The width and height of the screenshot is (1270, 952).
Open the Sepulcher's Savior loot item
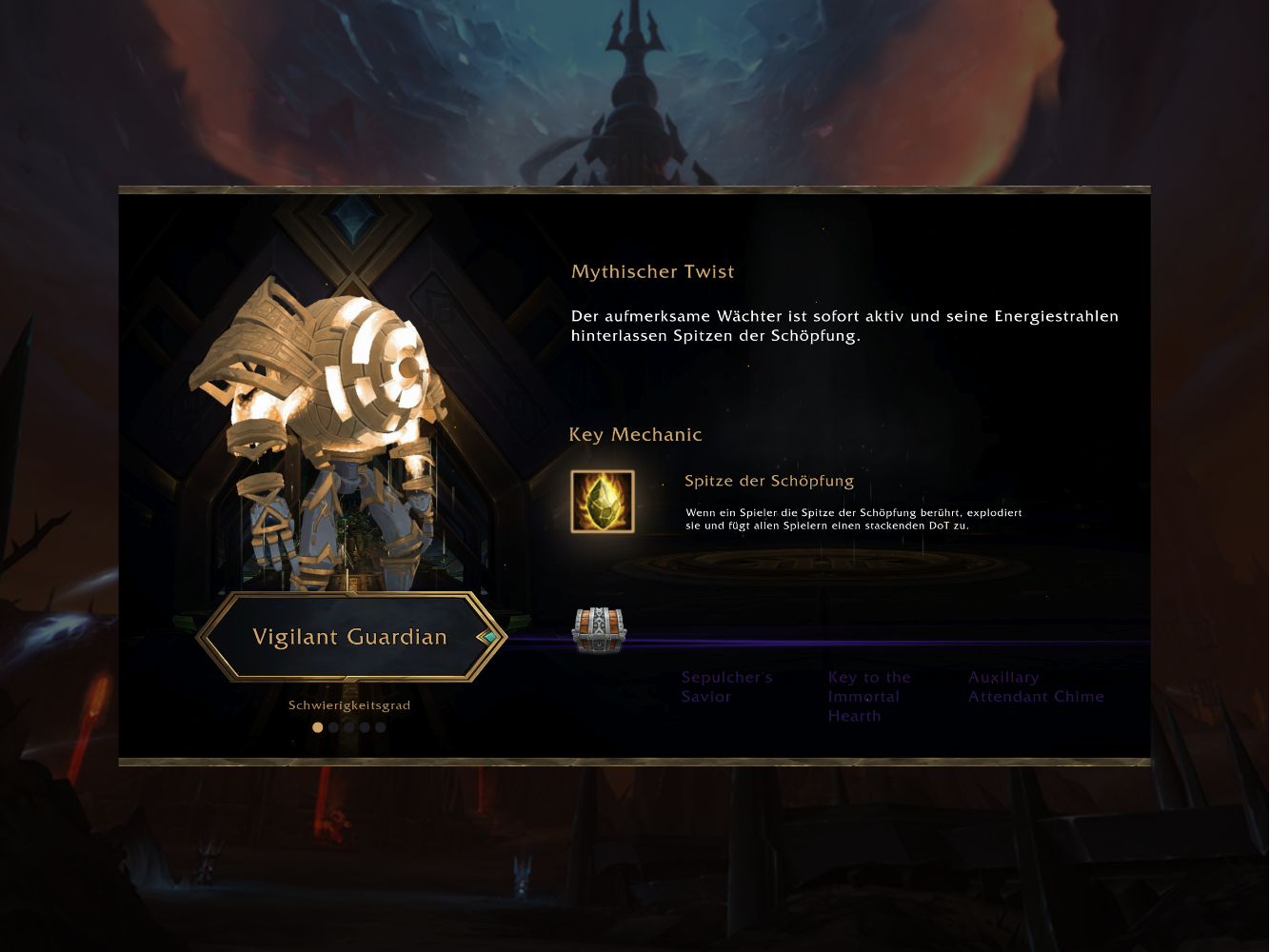(x=726, y=686)
